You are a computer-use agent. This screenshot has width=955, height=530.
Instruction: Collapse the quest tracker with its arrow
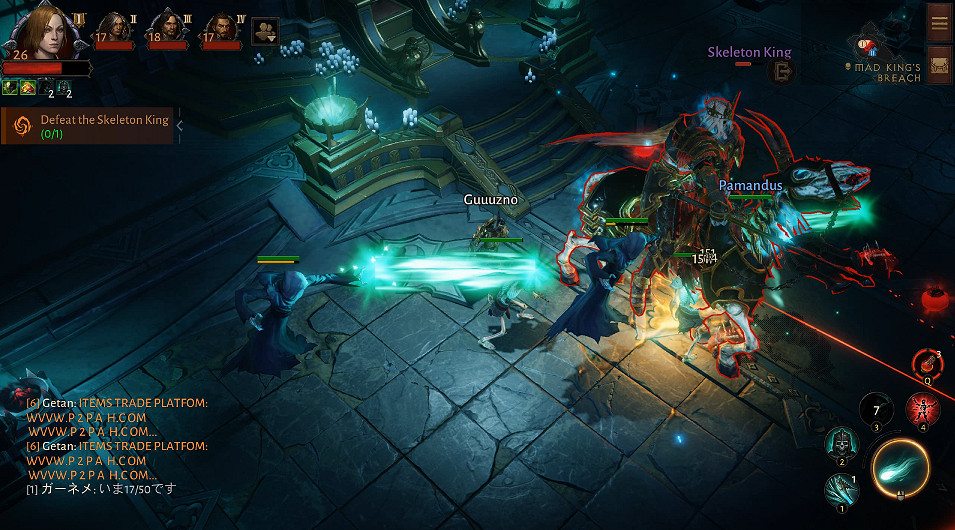tap(179, 126)
